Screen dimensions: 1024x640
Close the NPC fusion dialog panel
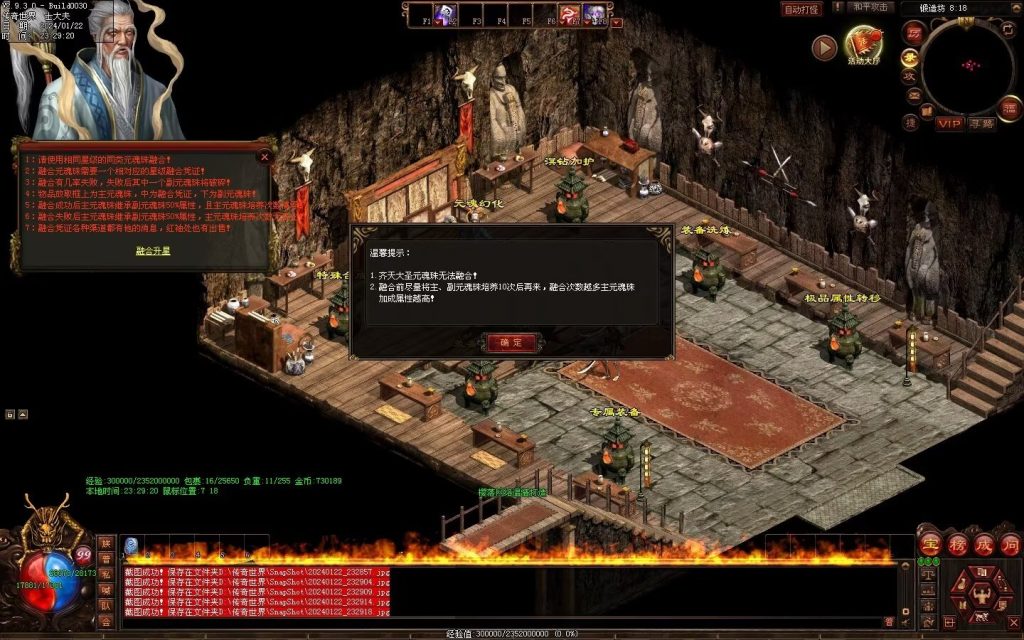pos(264,156)
